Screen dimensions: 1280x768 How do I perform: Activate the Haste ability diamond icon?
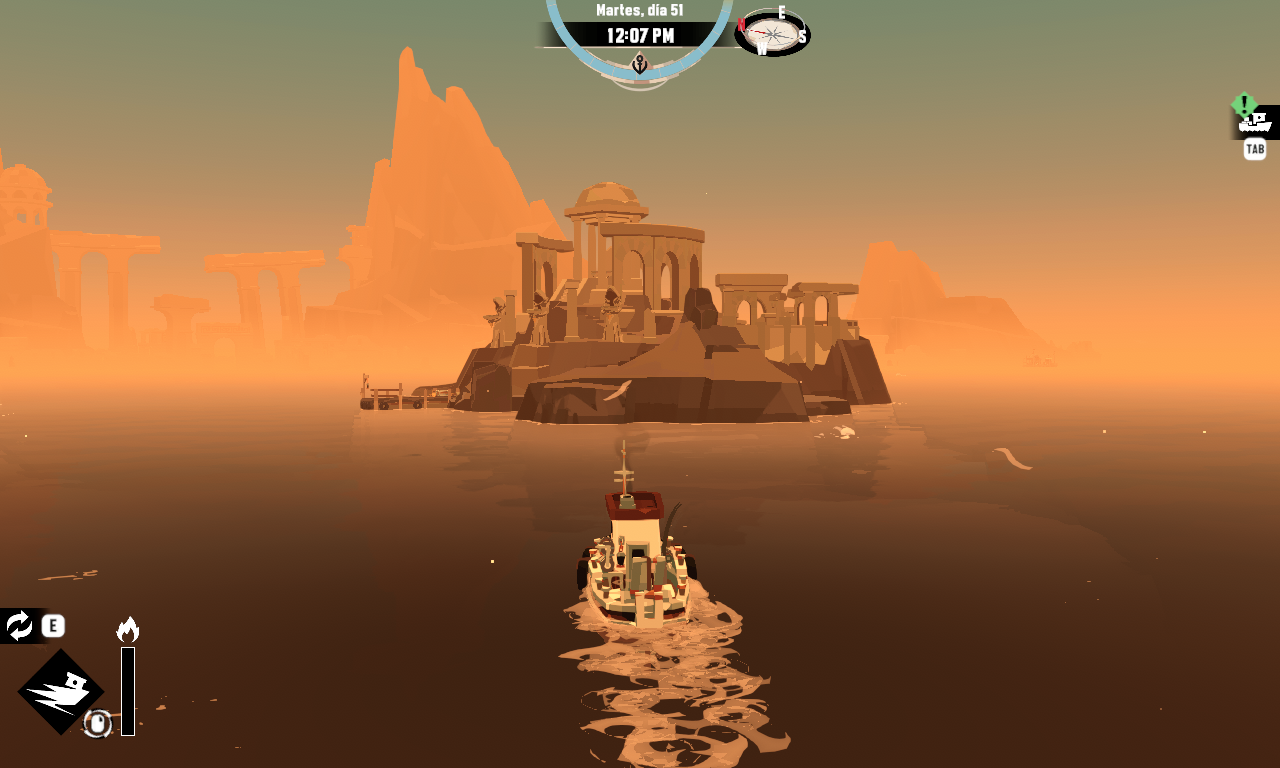coord(60,691)
